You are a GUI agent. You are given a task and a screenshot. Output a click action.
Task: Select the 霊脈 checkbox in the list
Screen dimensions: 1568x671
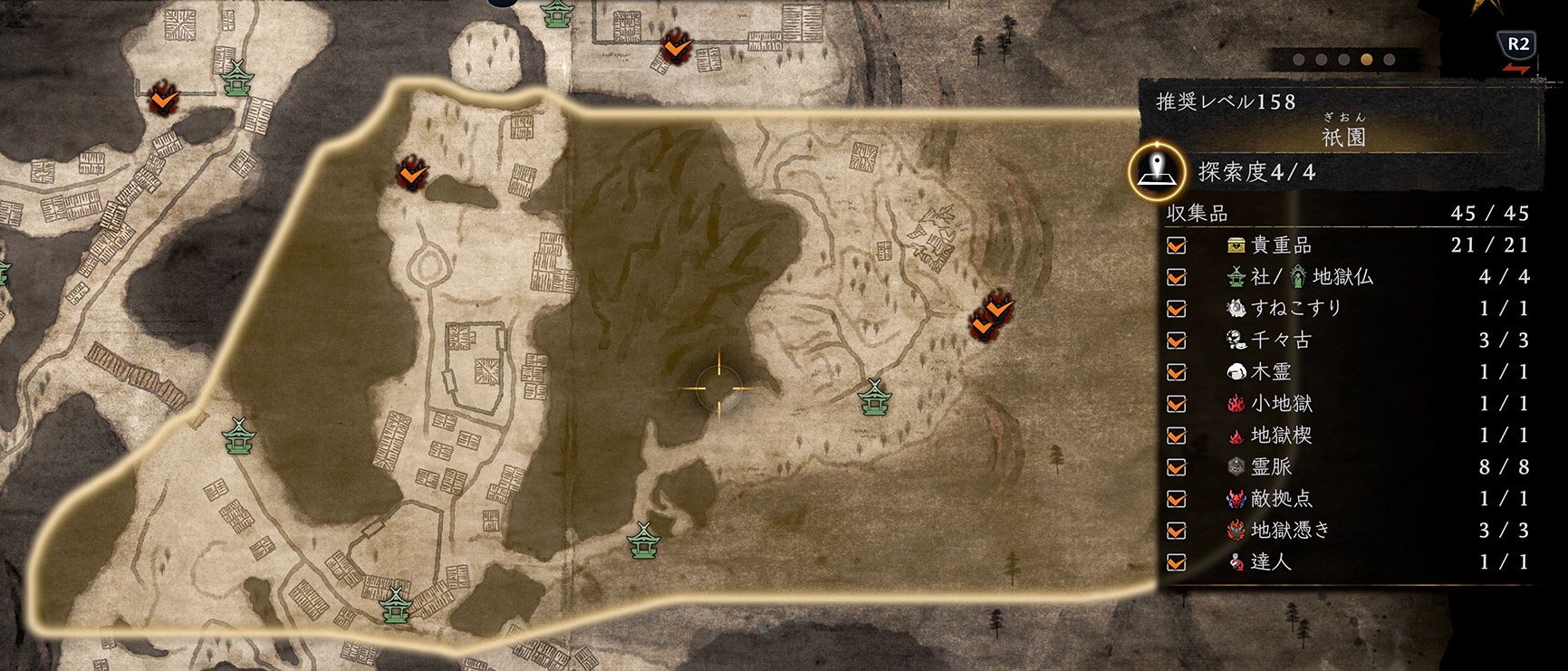(1177, 467)
